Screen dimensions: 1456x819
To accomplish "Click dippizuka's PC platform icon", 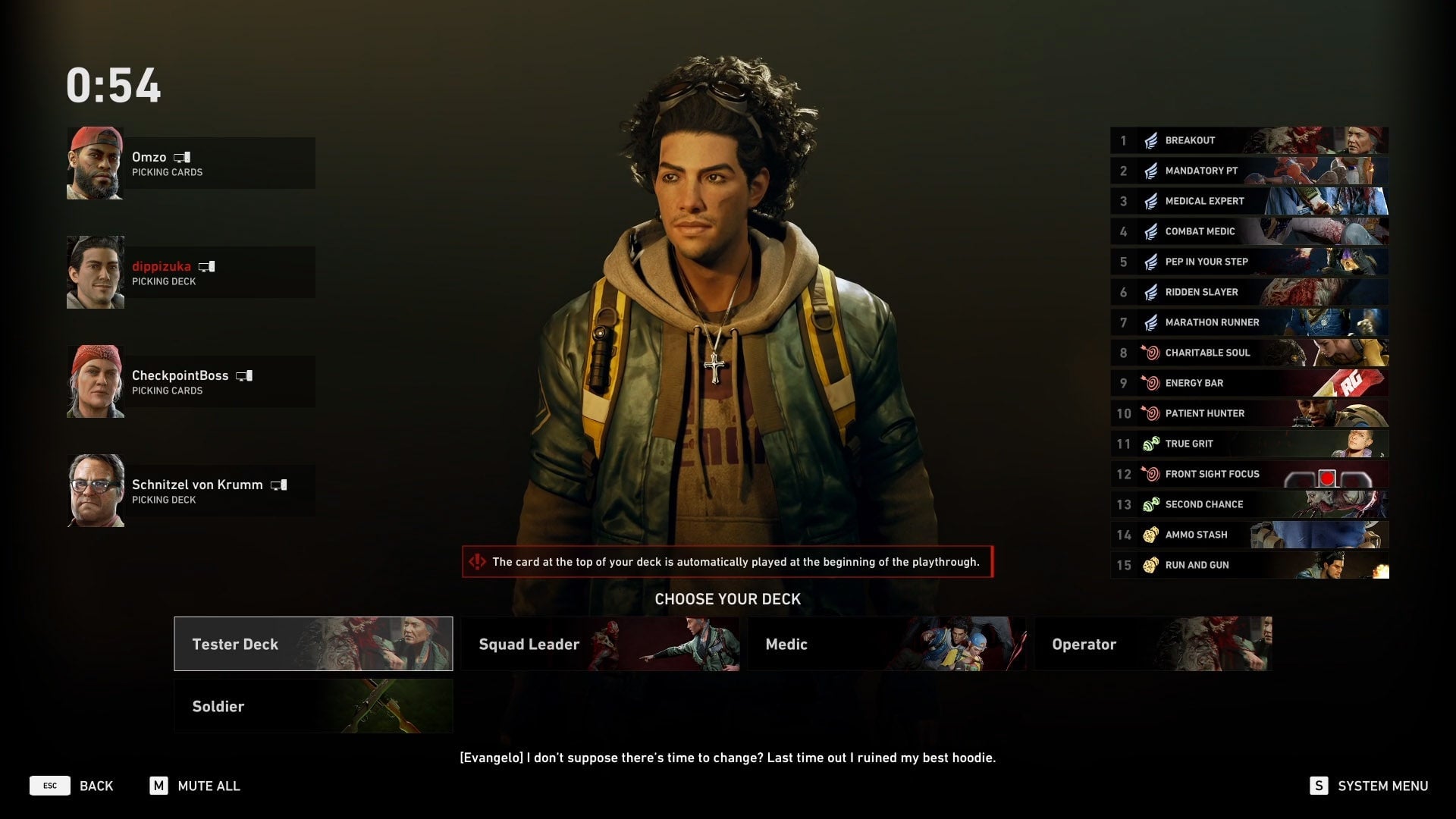I will [209, 266].
